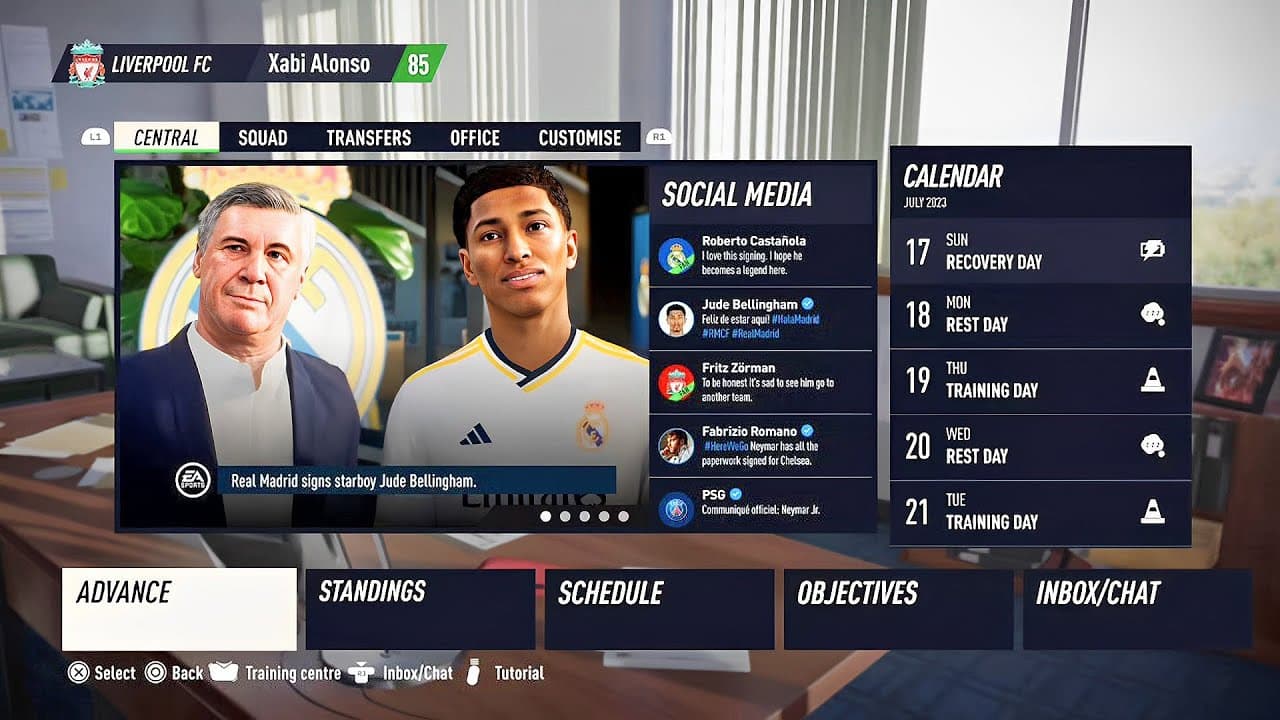Open the Customise tab
This screenshot has height=720, width=1280.
580,137
